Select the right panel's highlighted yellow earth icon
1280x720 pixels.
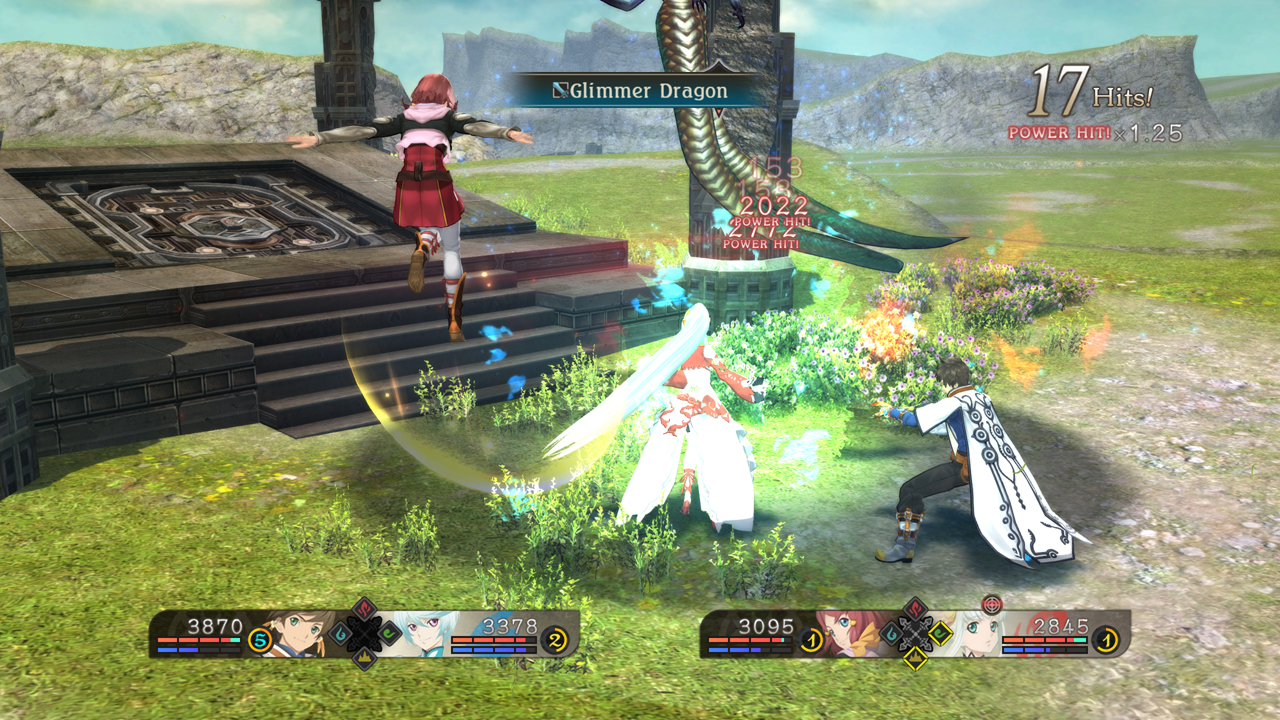(x=915, y=658)
